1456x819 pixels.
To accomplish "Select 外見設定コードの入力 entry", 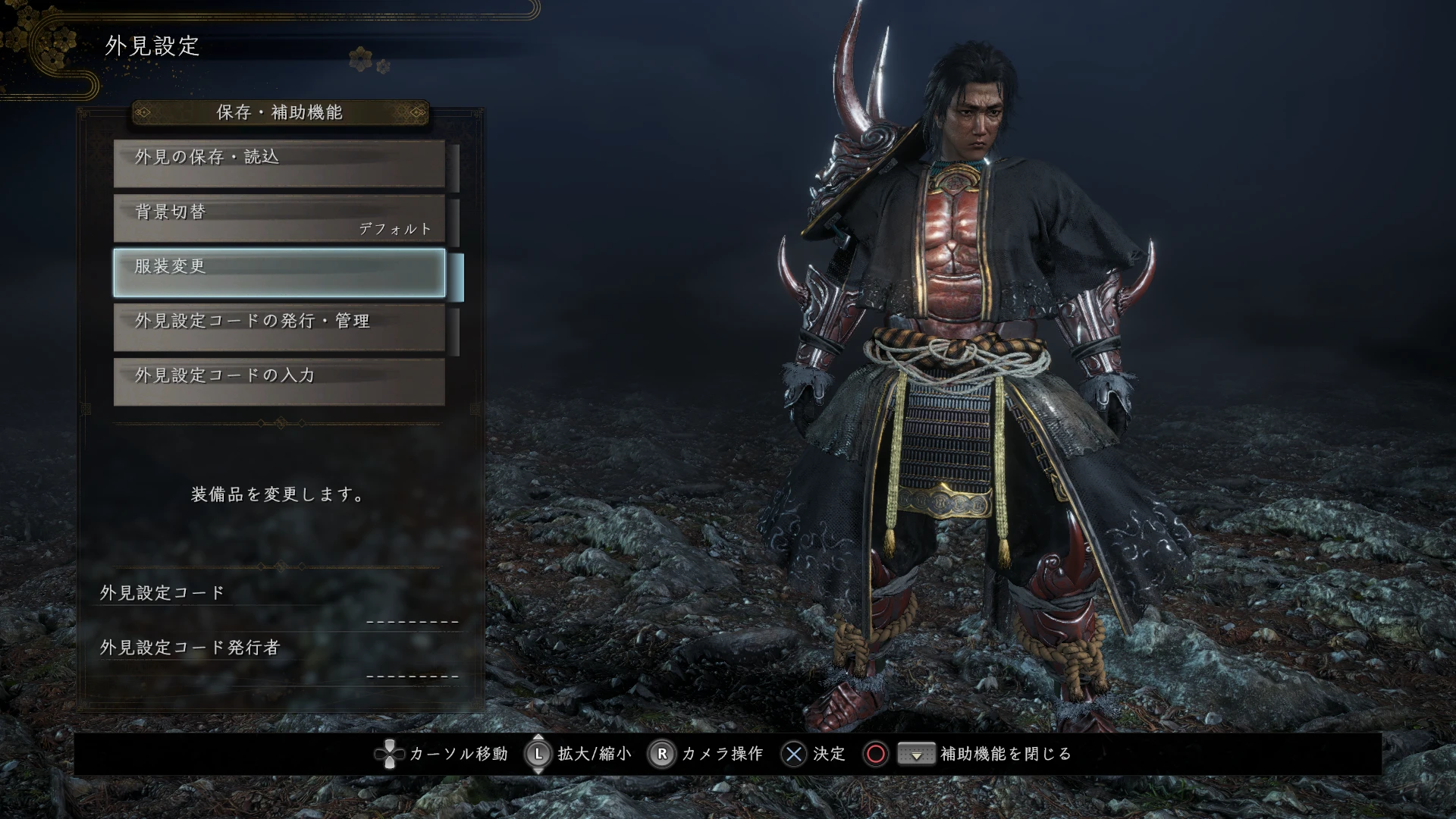I will point(279,382).
